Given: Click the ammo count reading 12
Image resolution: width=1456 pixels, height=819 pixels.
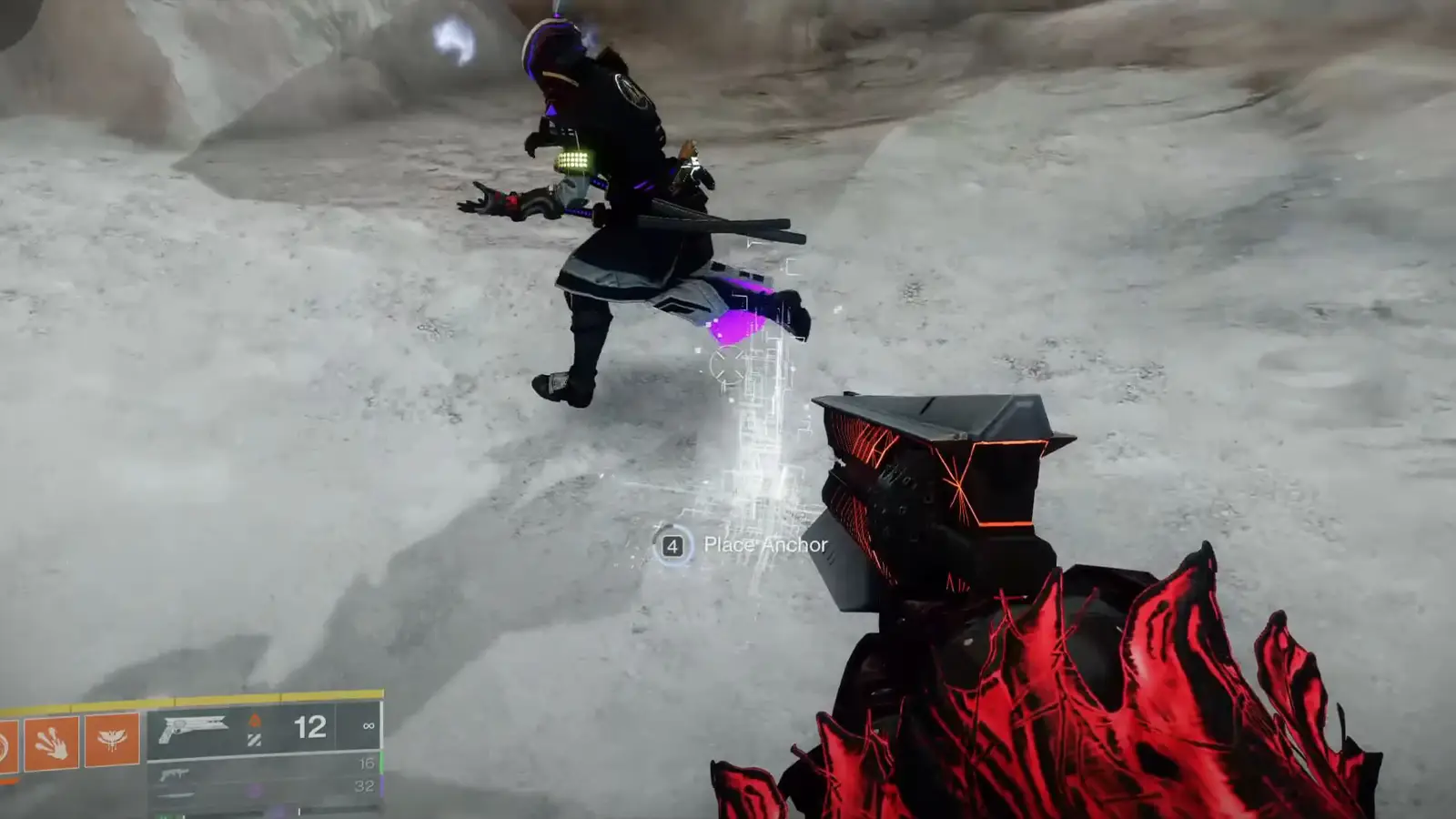Looking at the screenshot, I should (310, 725).
